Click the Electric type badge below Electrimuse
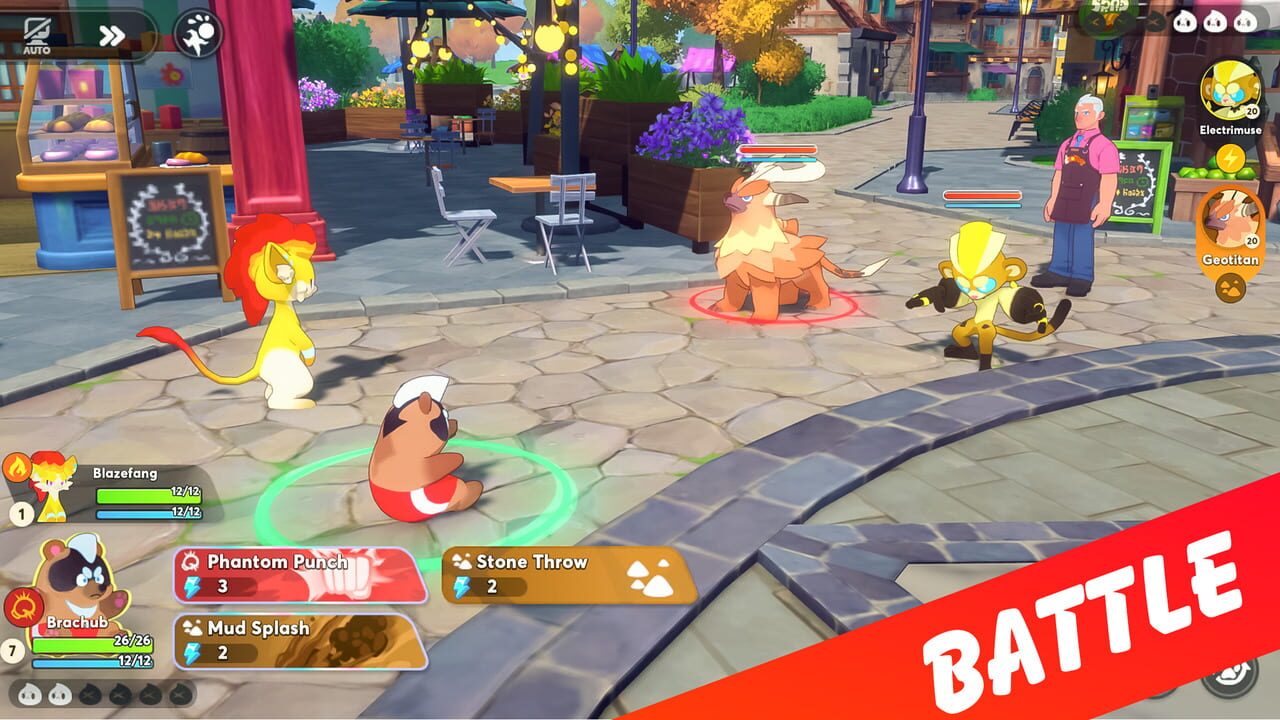Viewport: 1280px width, 720px height. [1229, 157]
